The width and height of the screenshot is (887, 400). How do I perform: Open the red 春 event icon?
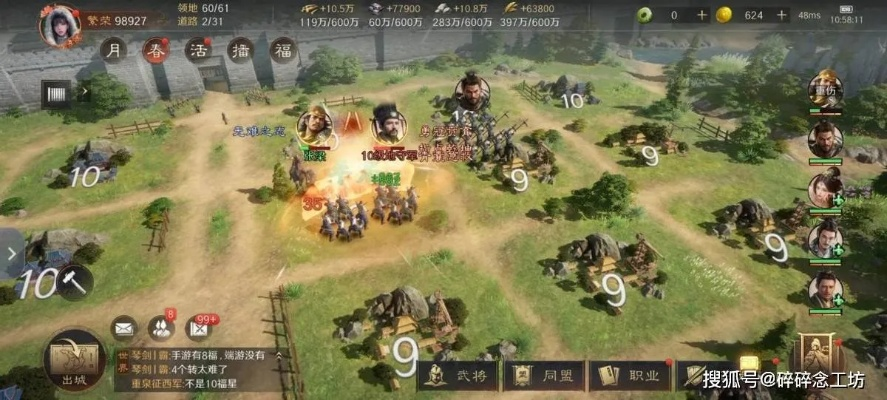point(155,51)
